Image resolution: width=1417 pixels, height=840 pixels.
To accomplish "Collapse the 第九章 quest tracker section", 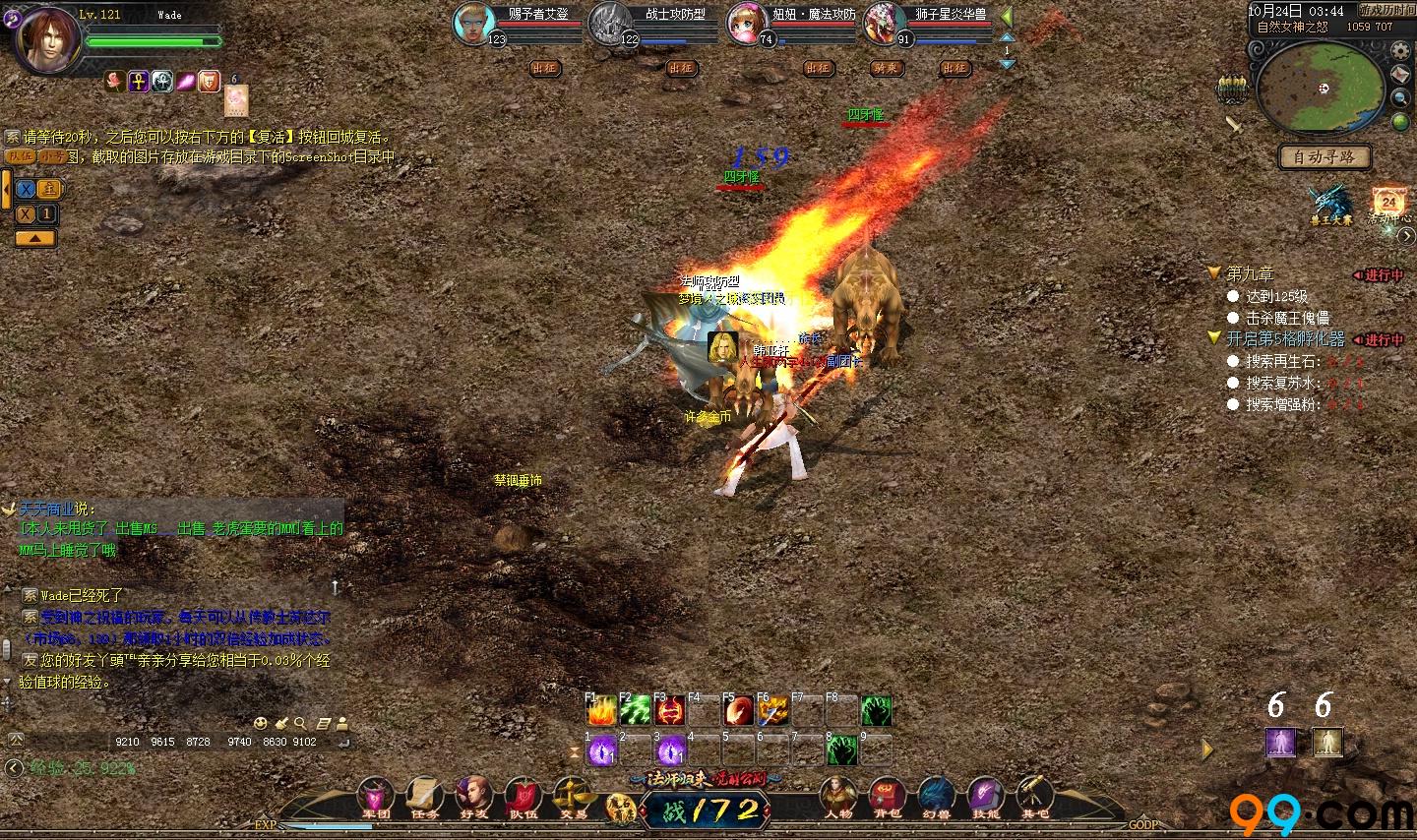I will coord(1214,273).
